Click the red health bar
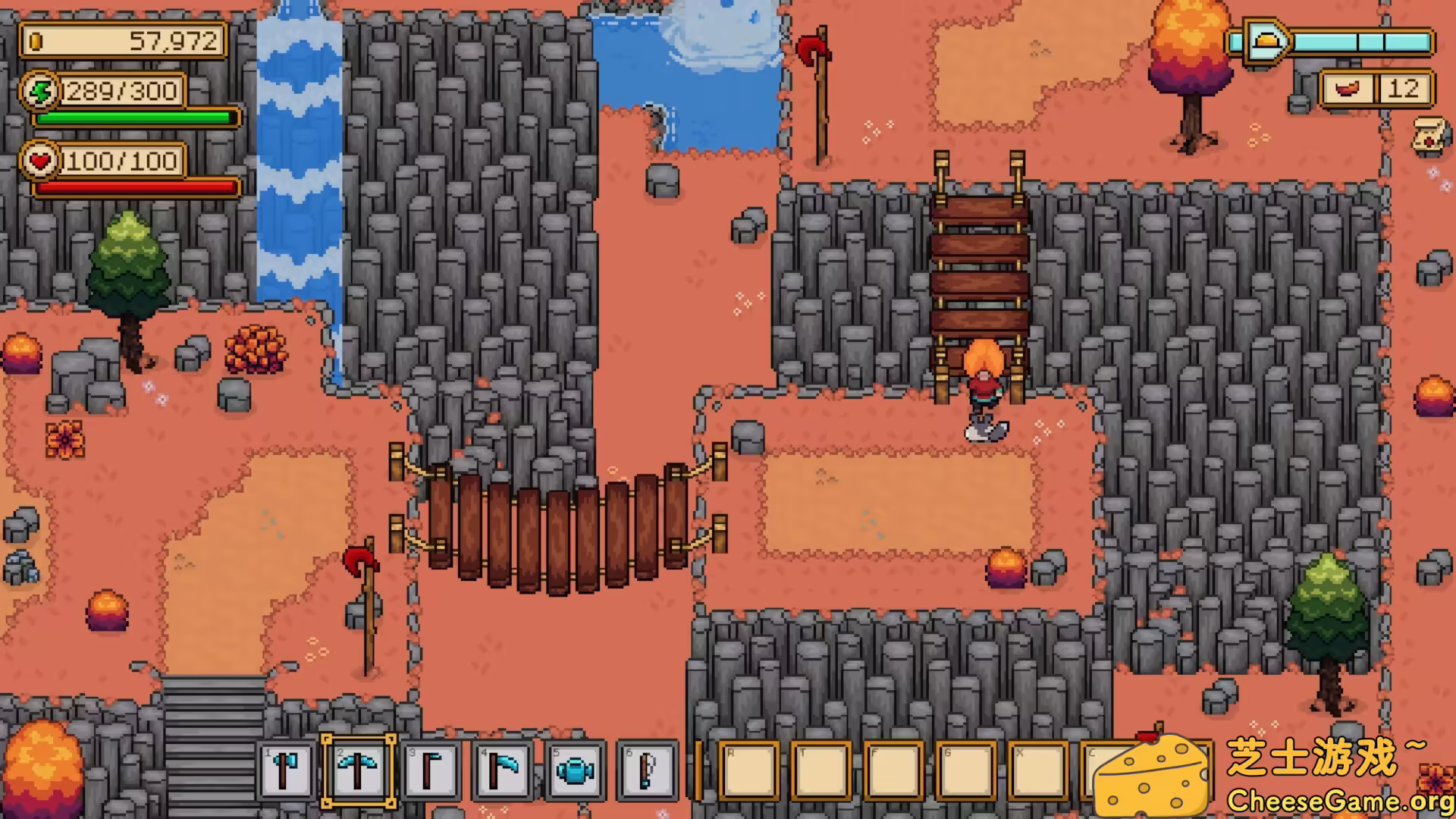Viewport: 1456px width, 819px height. pos(135,187)
